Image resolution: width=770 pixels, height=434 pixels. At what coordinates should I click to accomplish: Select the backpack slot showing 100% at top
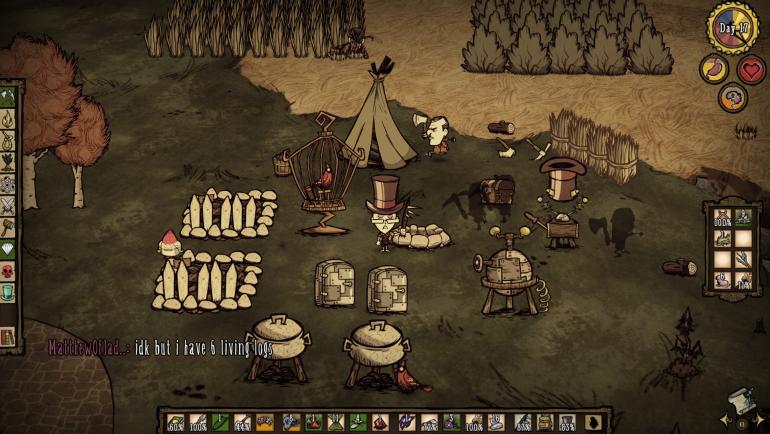click(721, 216)
